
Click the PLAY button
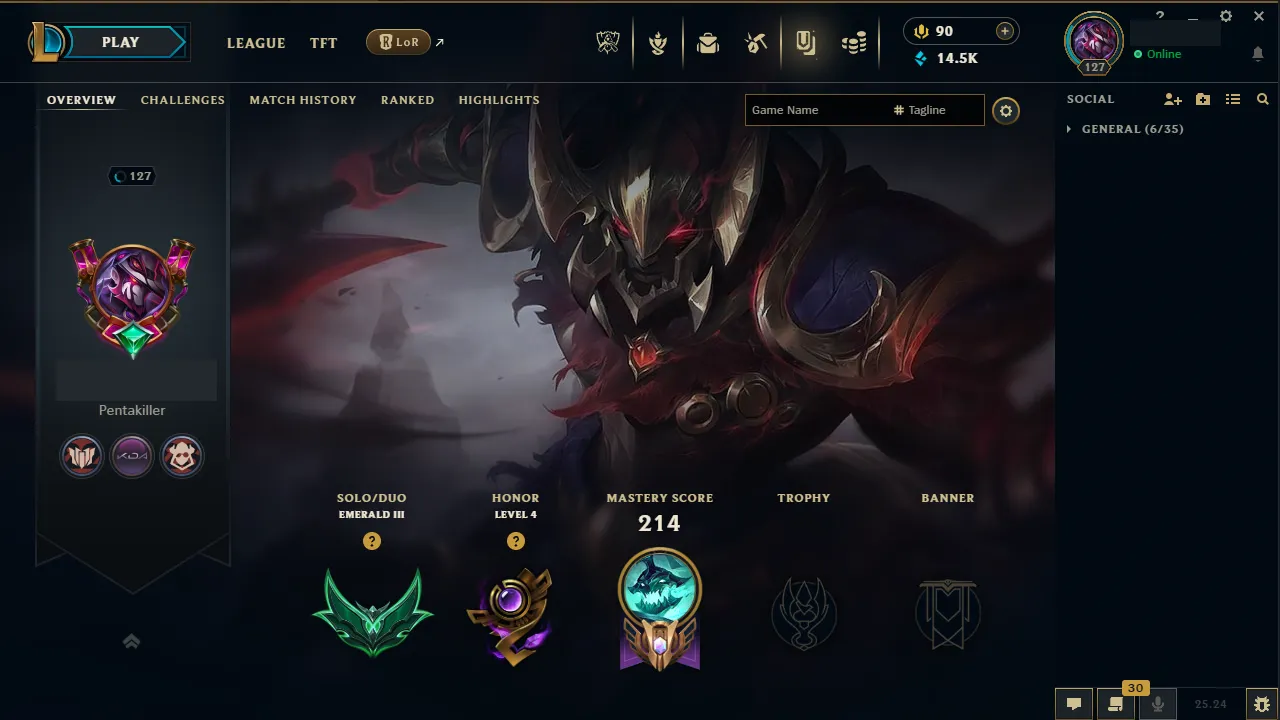coord(120,42)
